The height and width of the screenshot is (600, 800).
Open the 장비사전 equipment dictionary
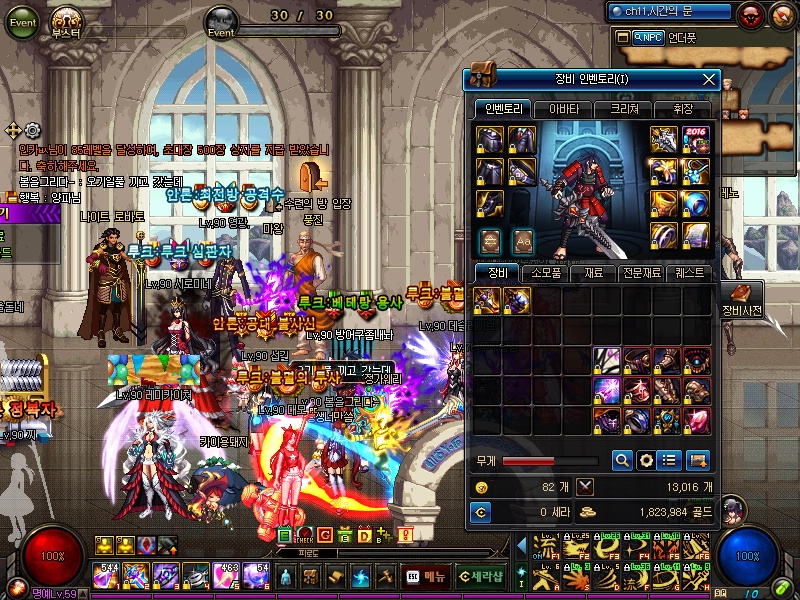[x=741, y=299]
